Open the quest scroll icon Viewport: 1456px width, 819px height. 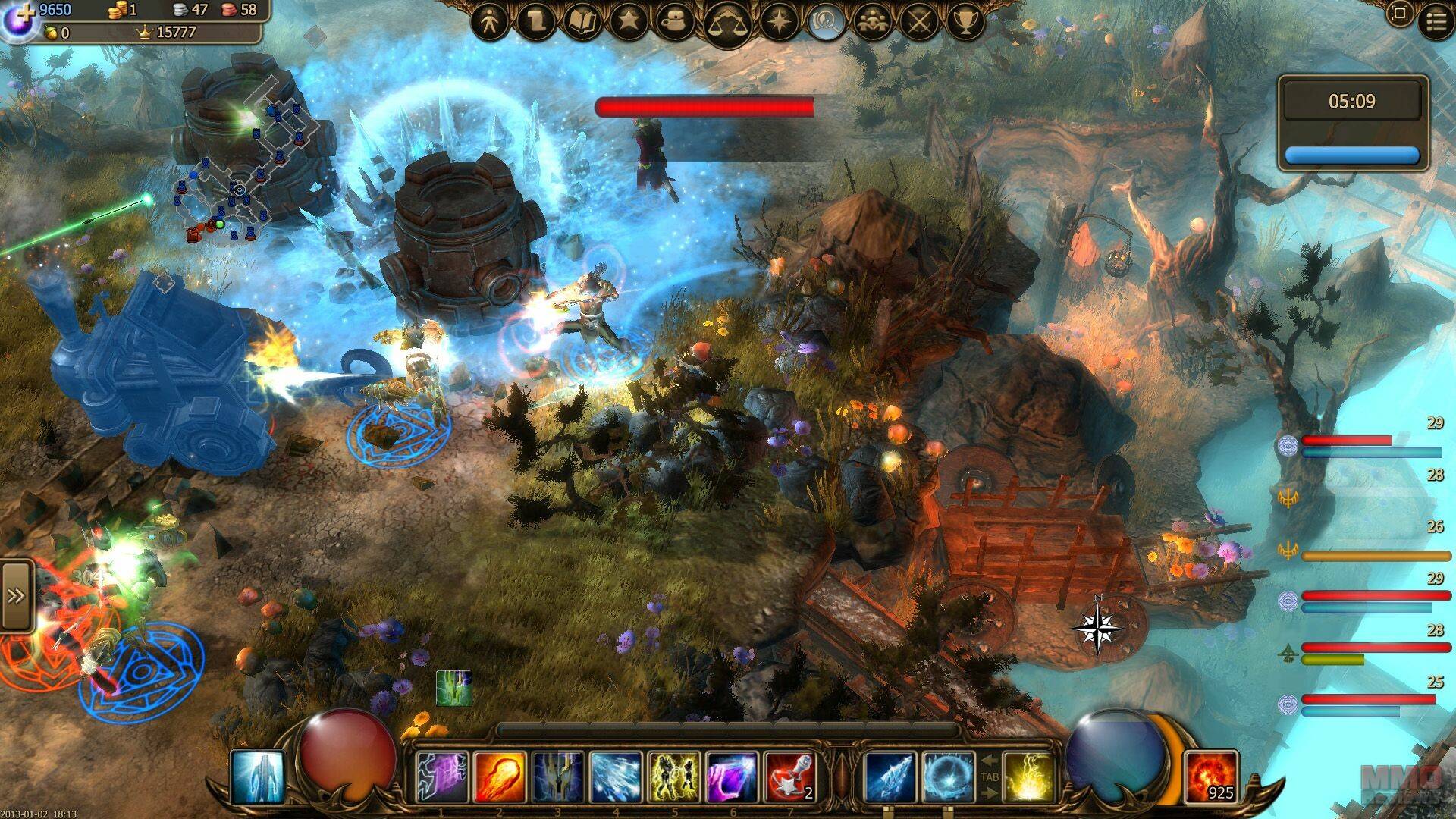[x=535, y=23]
